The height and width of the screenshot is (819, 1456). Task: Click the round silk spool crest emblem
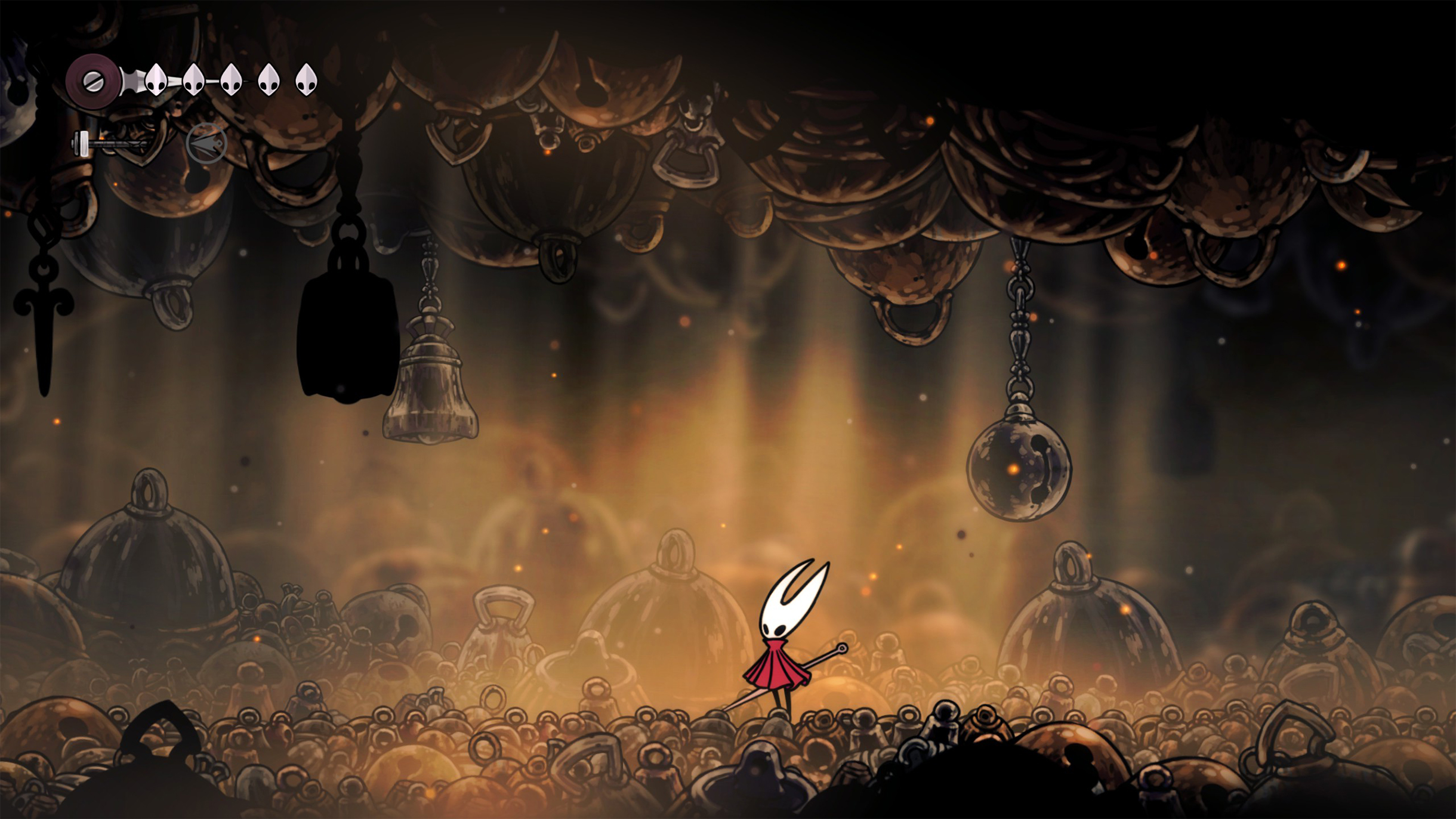tap(92, 81)
